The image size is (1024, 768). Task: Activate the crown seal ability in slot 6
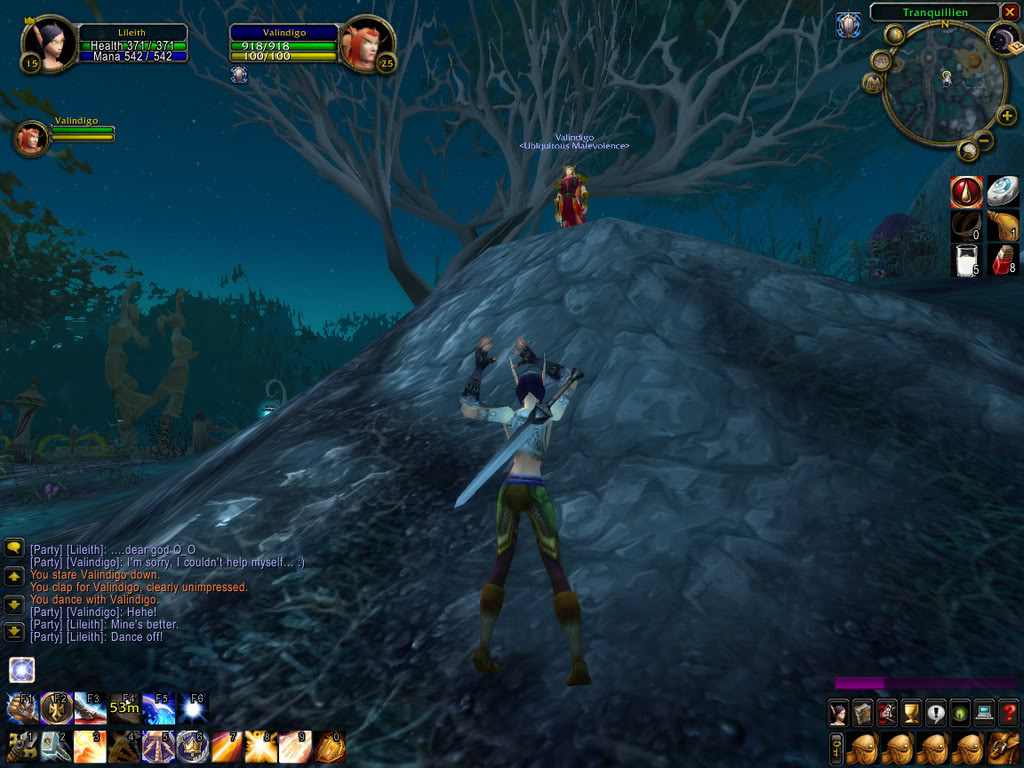click(x=192, y=746)
